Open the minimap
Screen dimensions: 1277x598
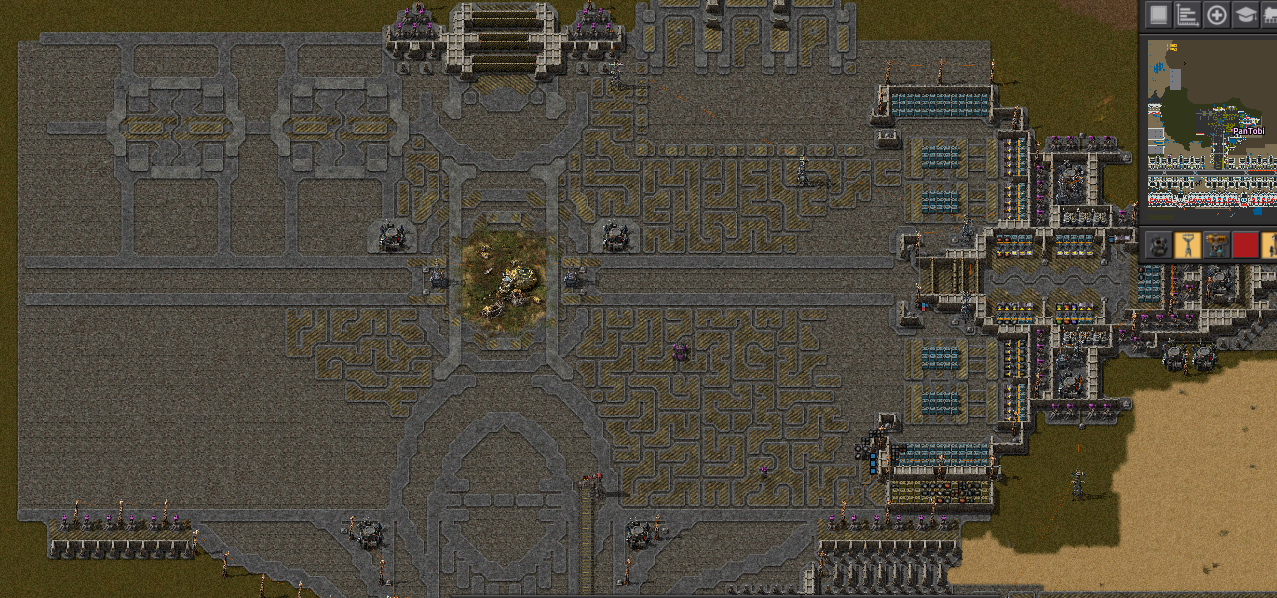(x=1210, y=130)
